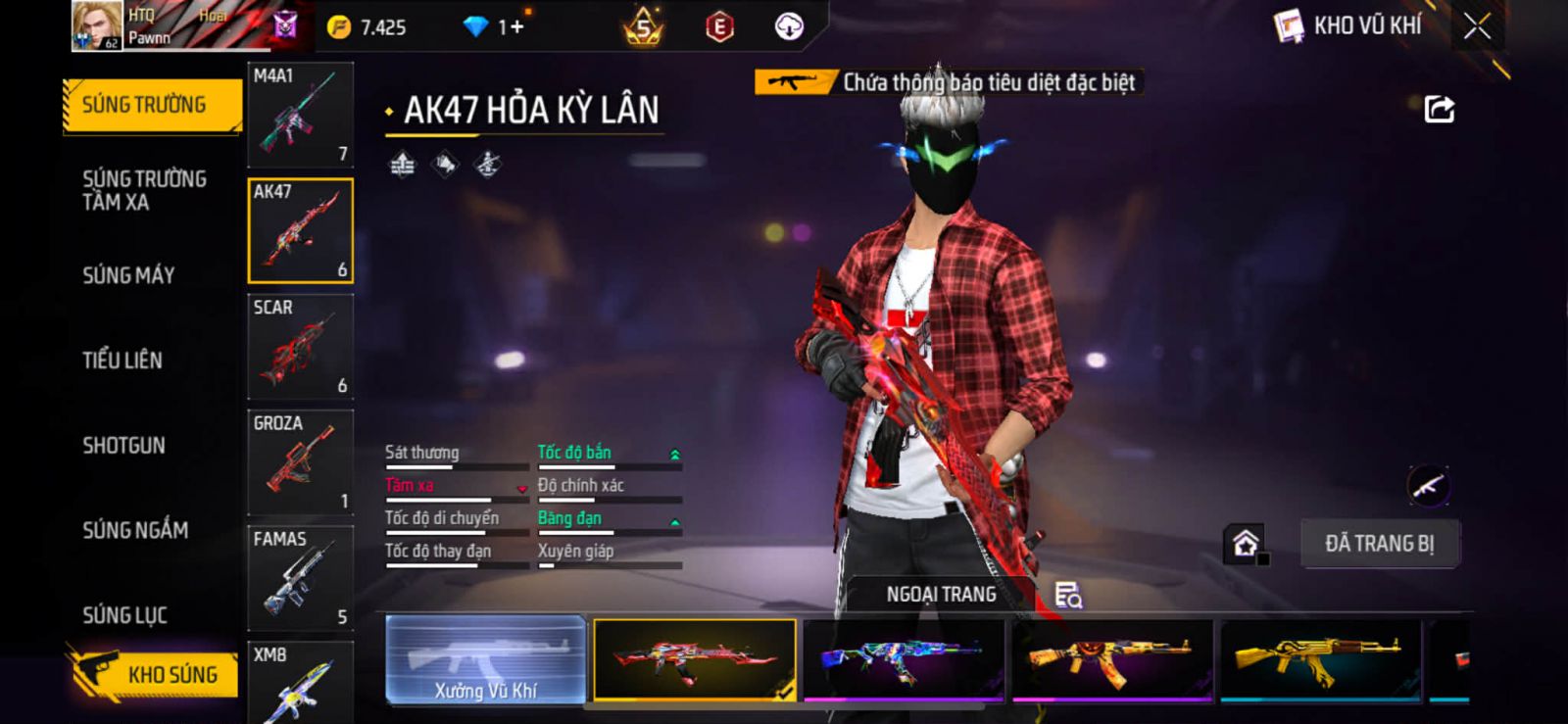
Task: Show the SHOTGUN weapon list
Action: pyautogui.click(x=123, y=446)
